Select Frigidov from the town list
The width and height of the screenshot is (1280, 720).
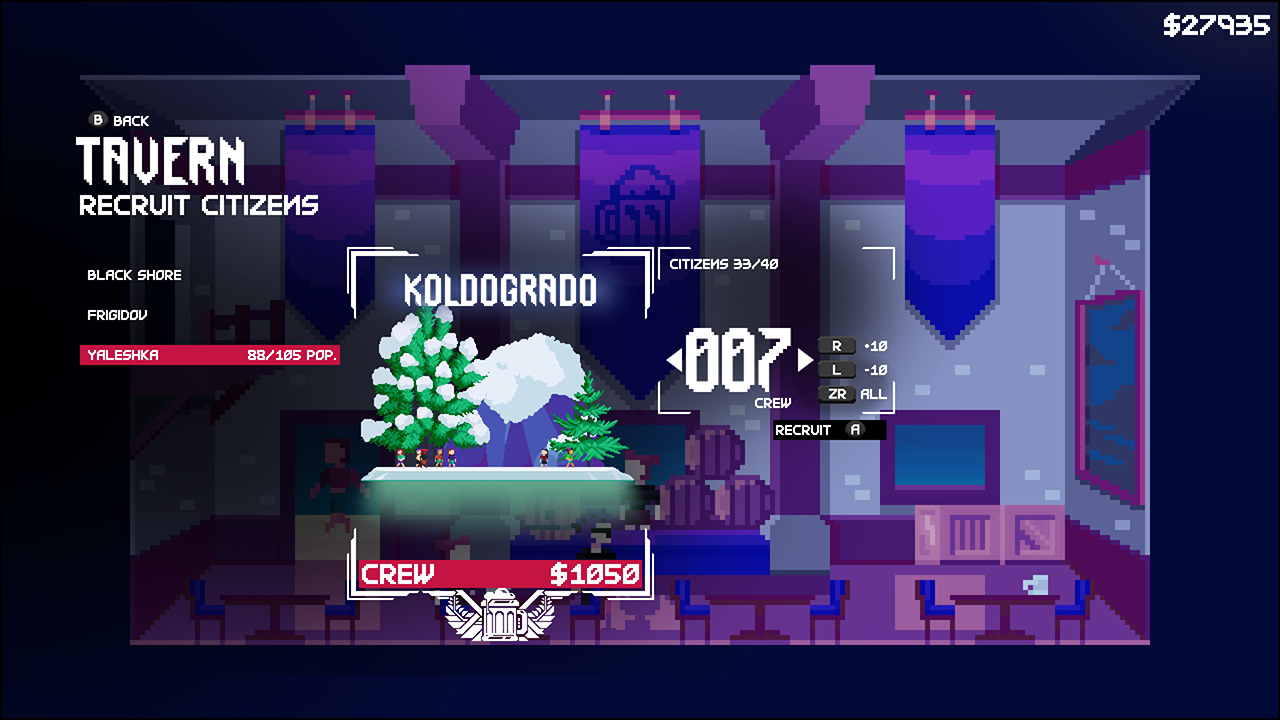115,313
